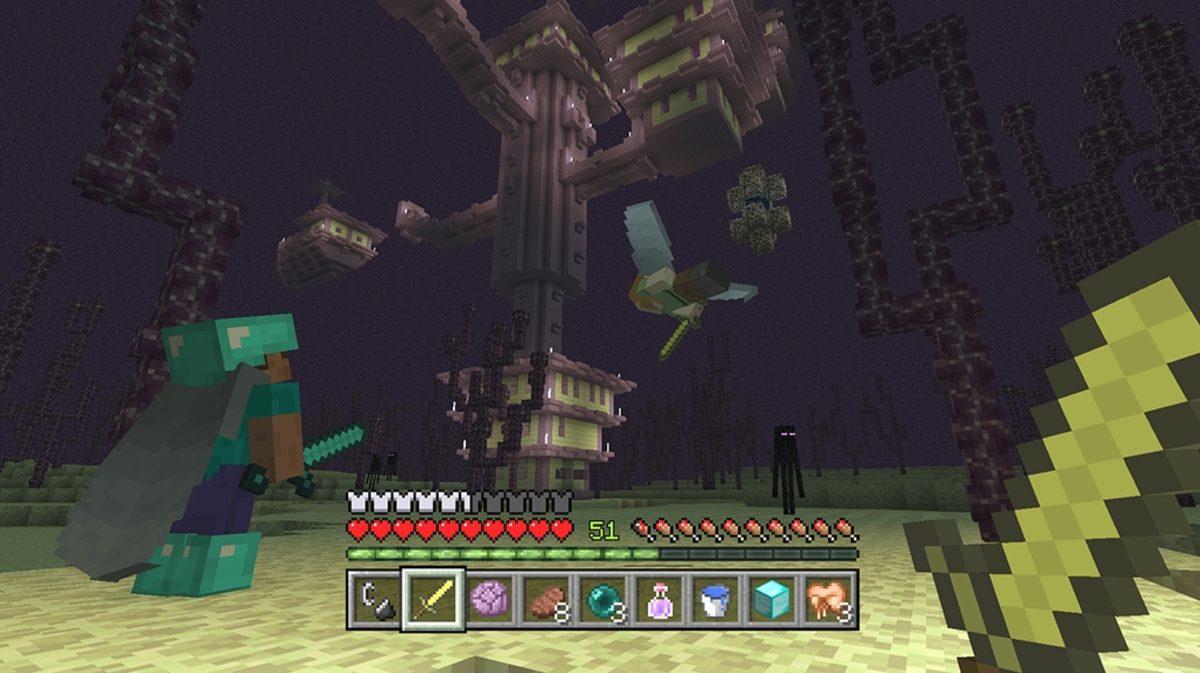1200x673 pixels.
Task: Choose the purple chorus fruit slot
Action: pyautogui.click(x=489, y=599)
